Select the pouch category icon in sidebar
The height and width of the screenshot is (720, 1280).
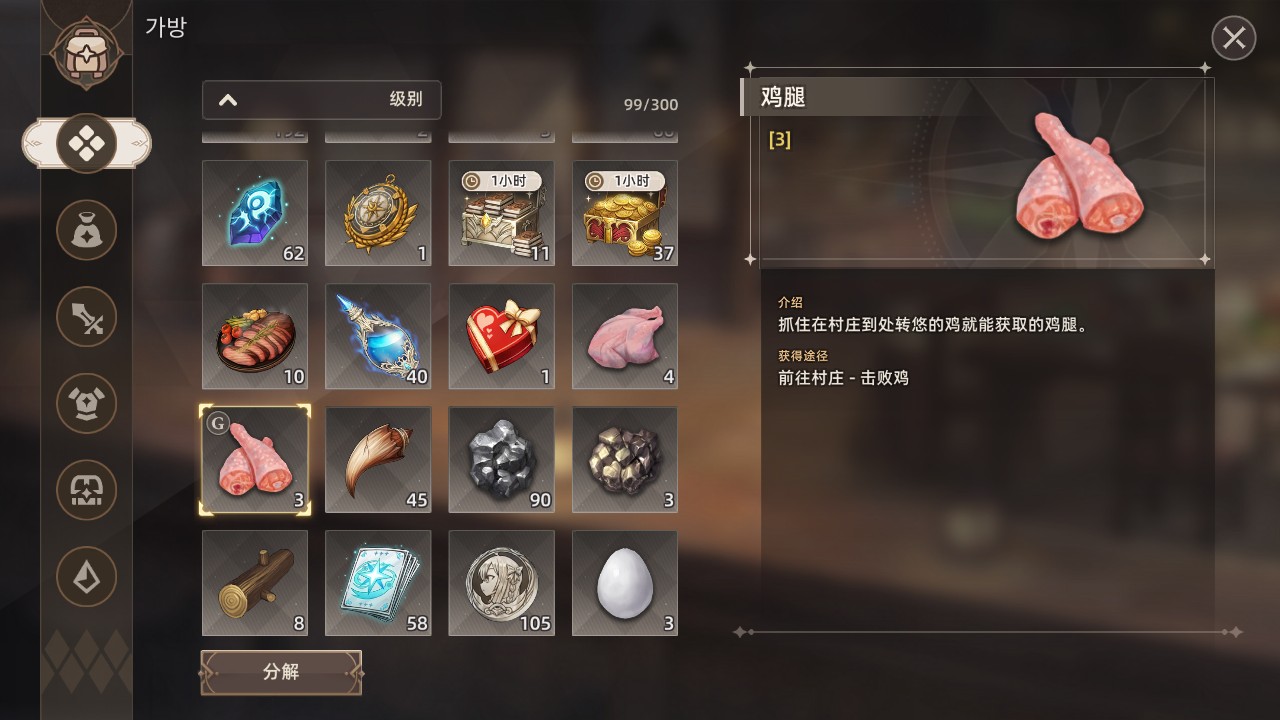(x=86, y=229)
